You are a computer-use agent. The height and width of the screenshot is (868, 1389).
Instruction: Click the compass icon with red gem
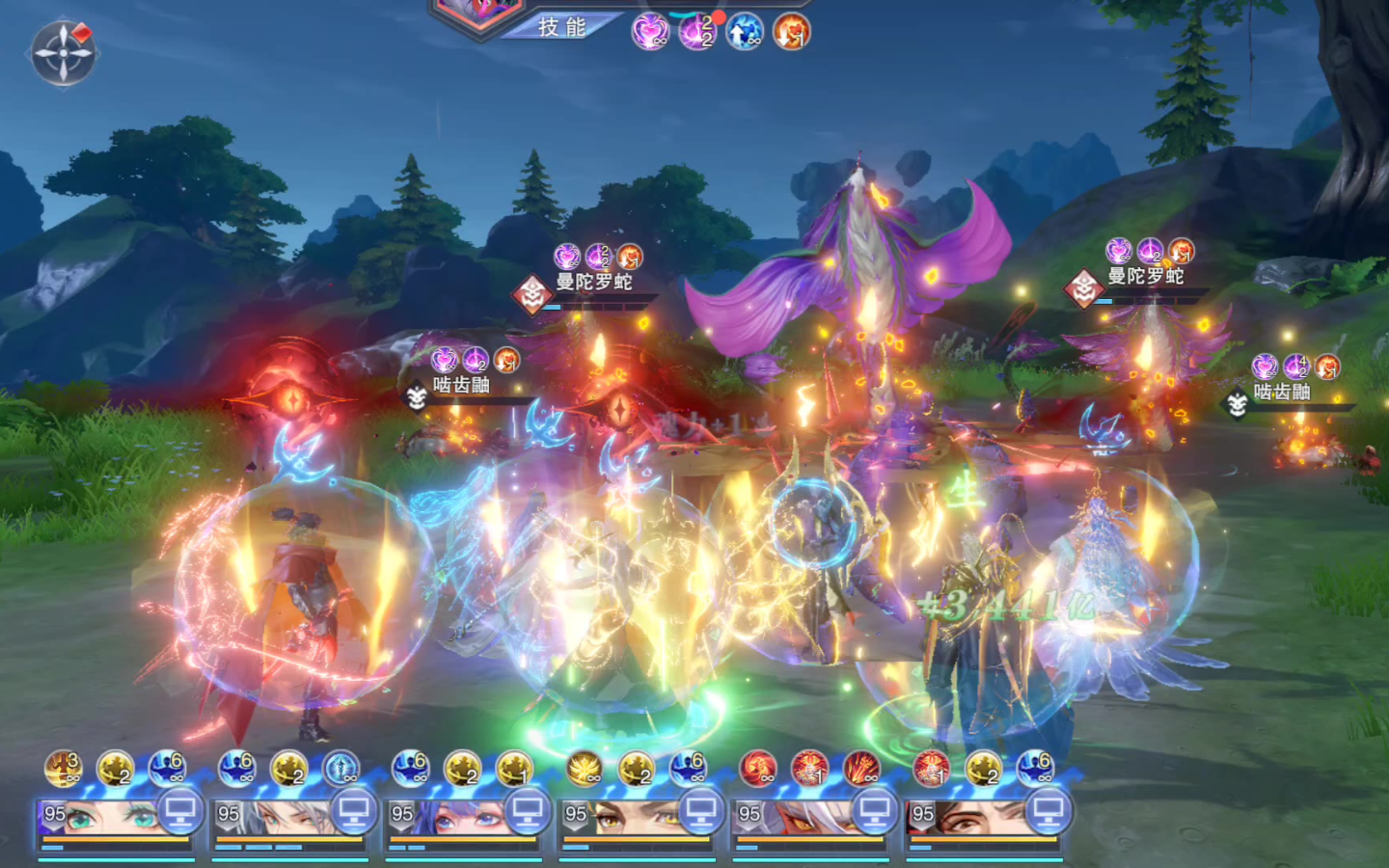coord(64,51)
